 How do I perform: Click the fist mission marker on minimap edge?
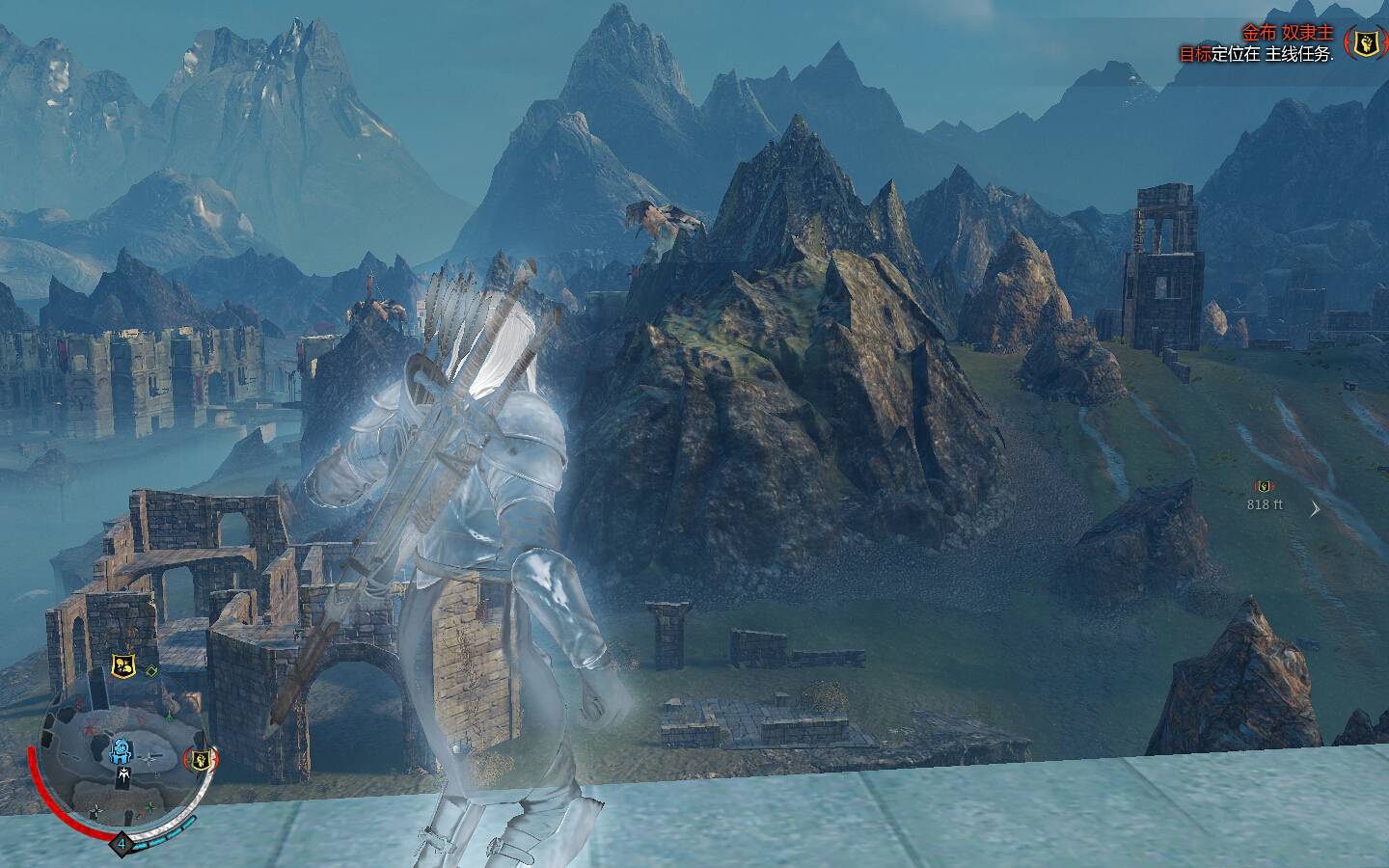(201, 759)
